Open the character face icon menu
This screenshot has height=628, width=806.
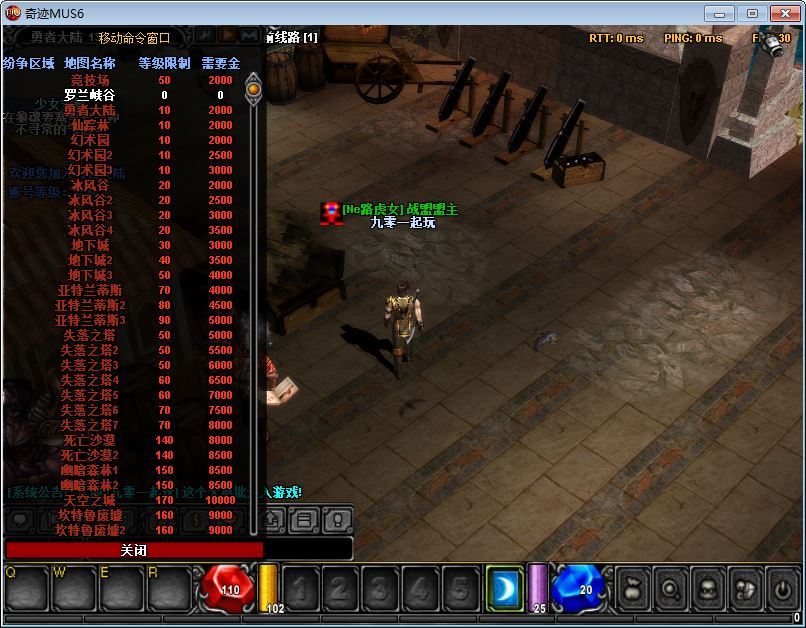pos(708,588)
